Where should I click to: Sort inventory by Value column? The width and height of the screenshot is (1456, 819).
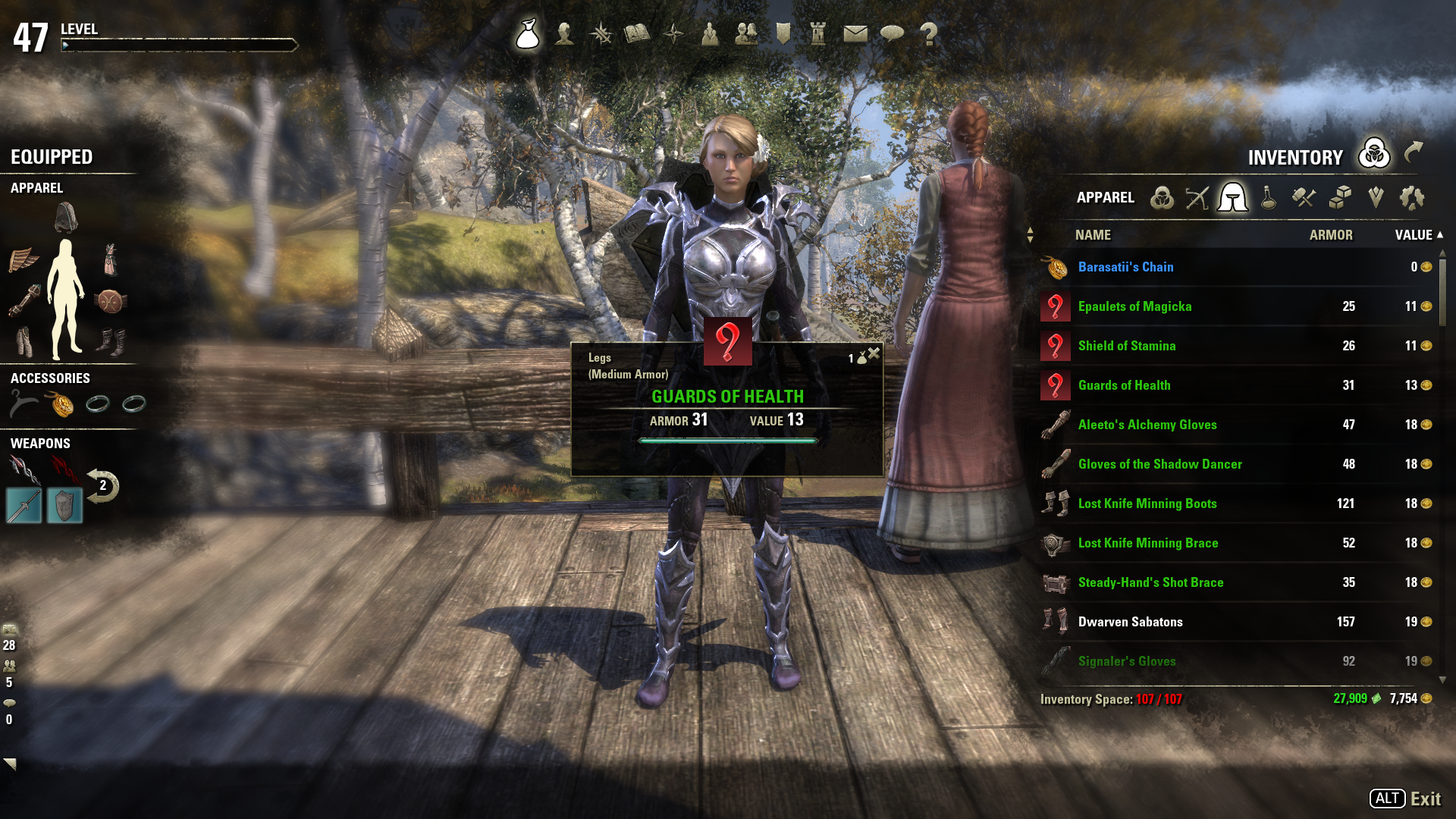tap(1414, 235)
